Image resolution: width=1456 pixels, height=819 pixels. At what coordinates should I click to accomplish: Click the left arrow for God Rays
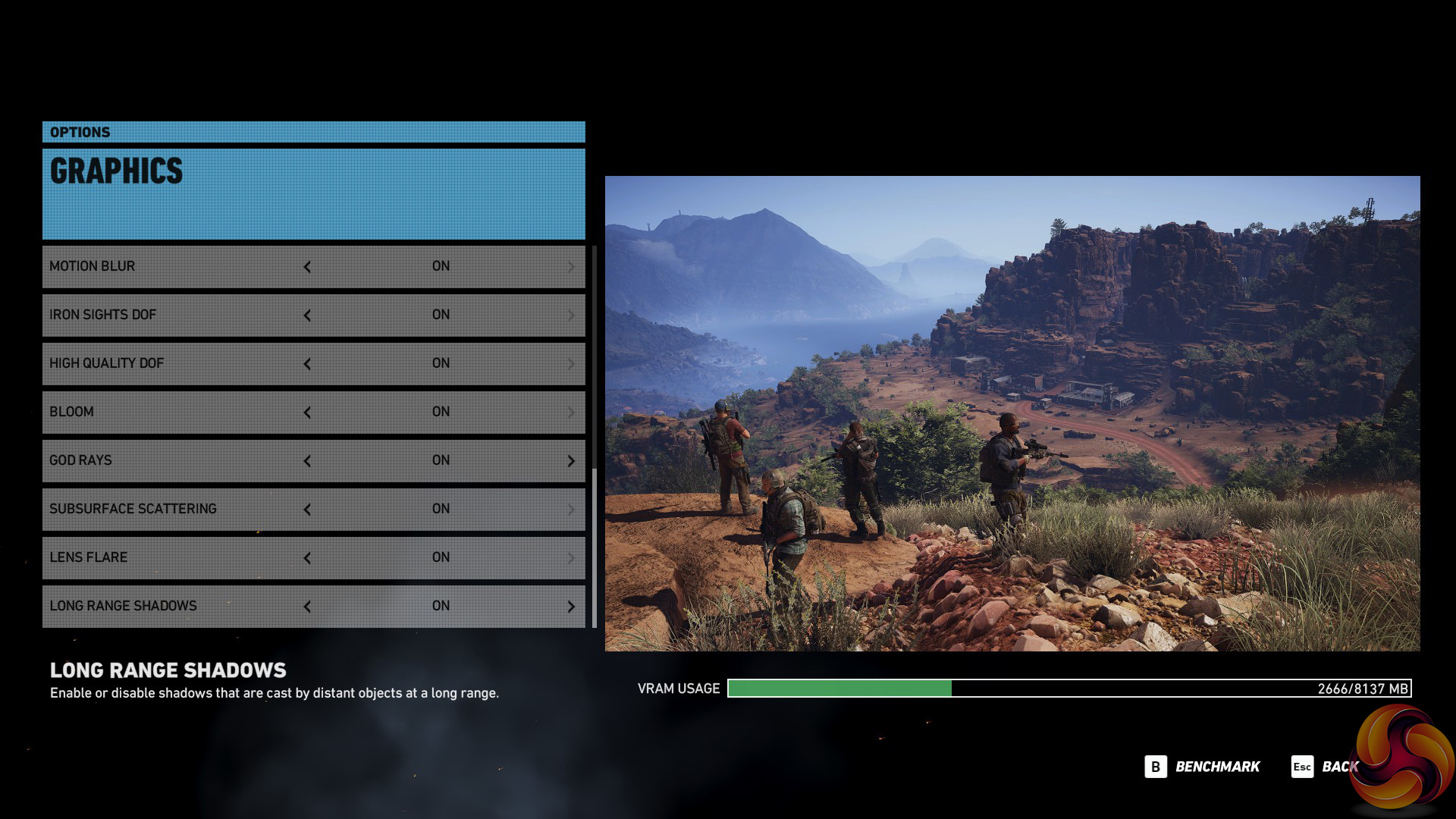tap(307, 461)
